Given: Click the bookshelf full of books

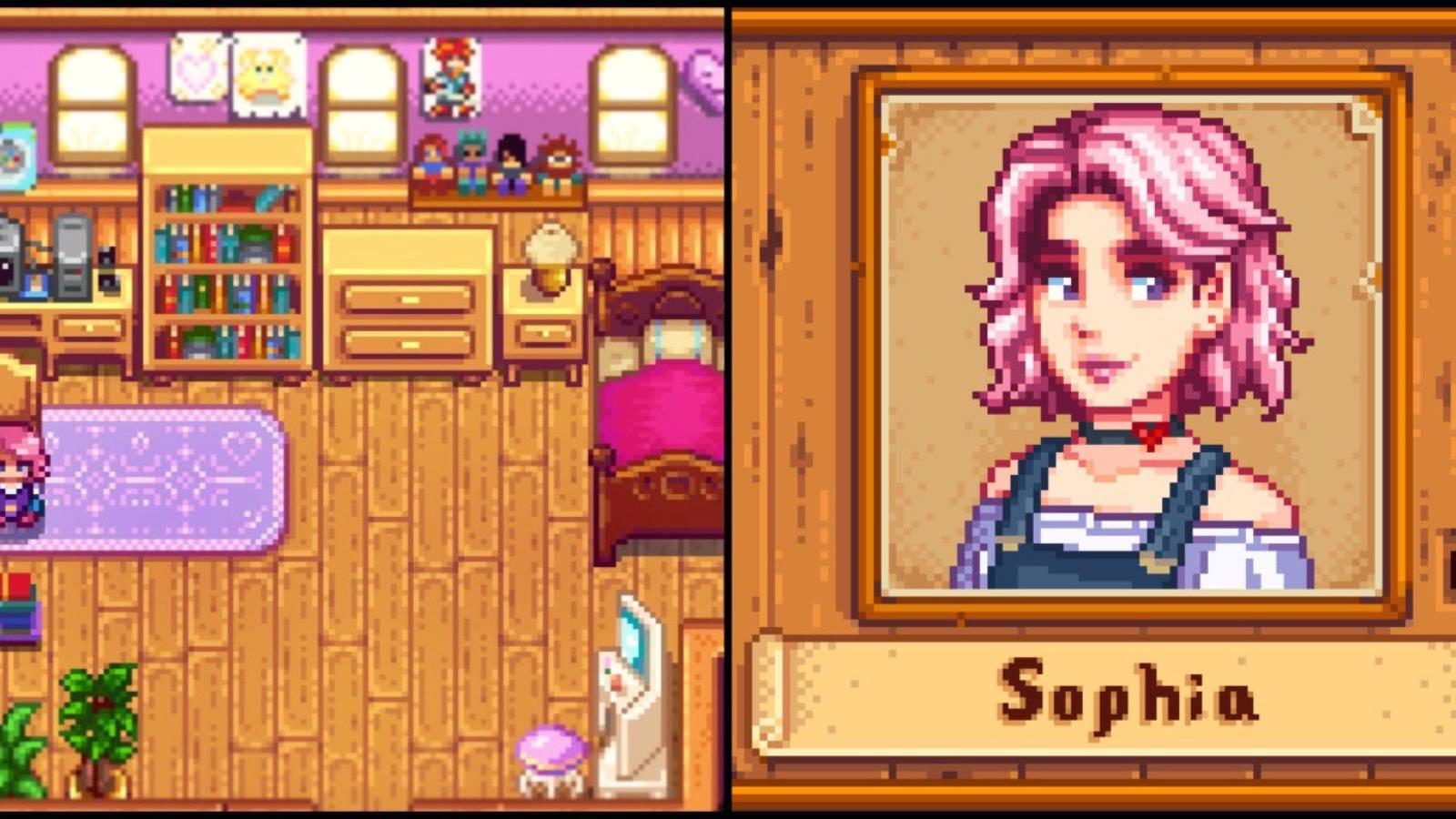Looking at the screenshot, I should coord(226,264).
